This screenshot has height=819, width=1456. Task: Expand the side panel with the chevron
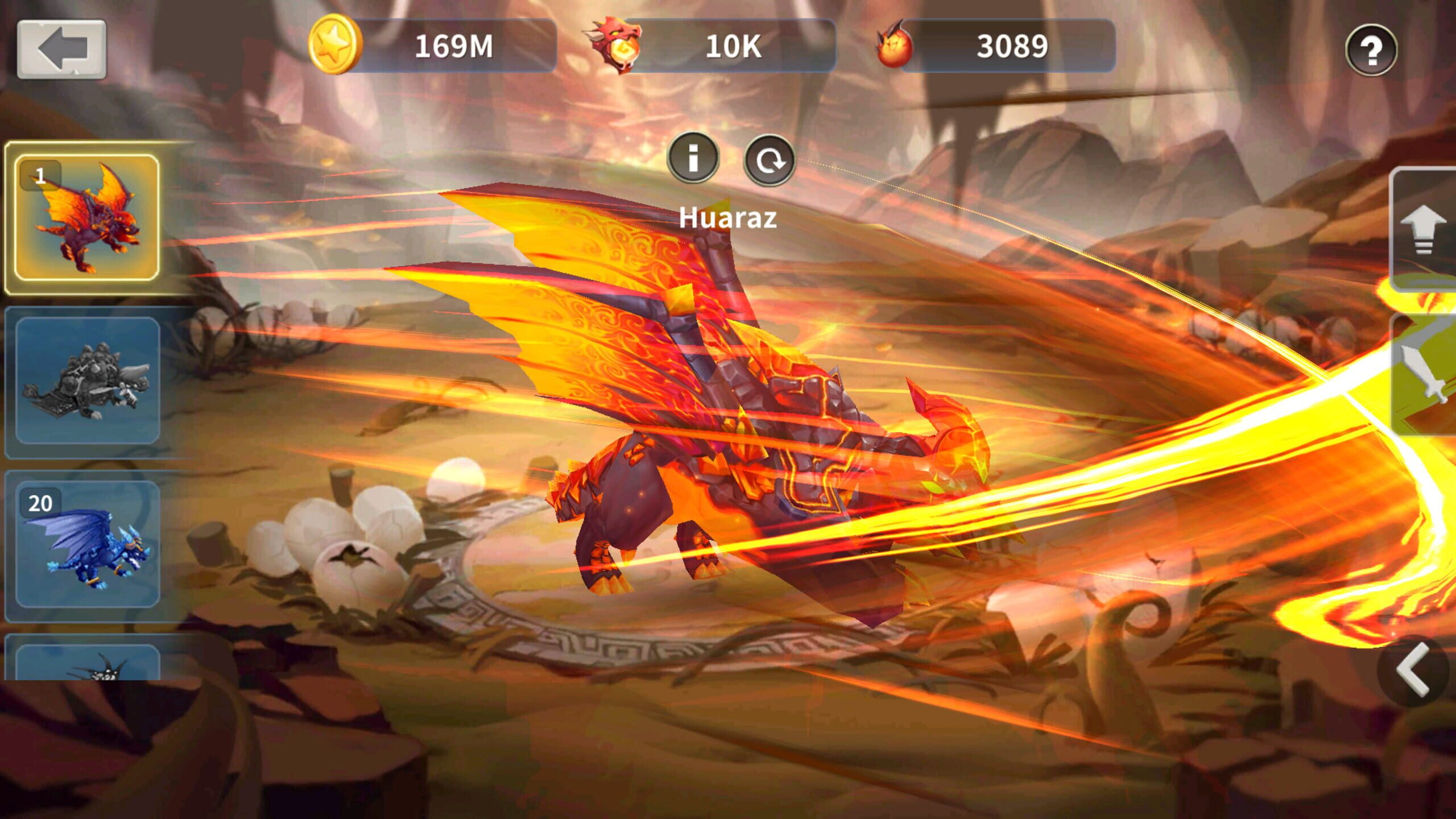(1413, 670)
